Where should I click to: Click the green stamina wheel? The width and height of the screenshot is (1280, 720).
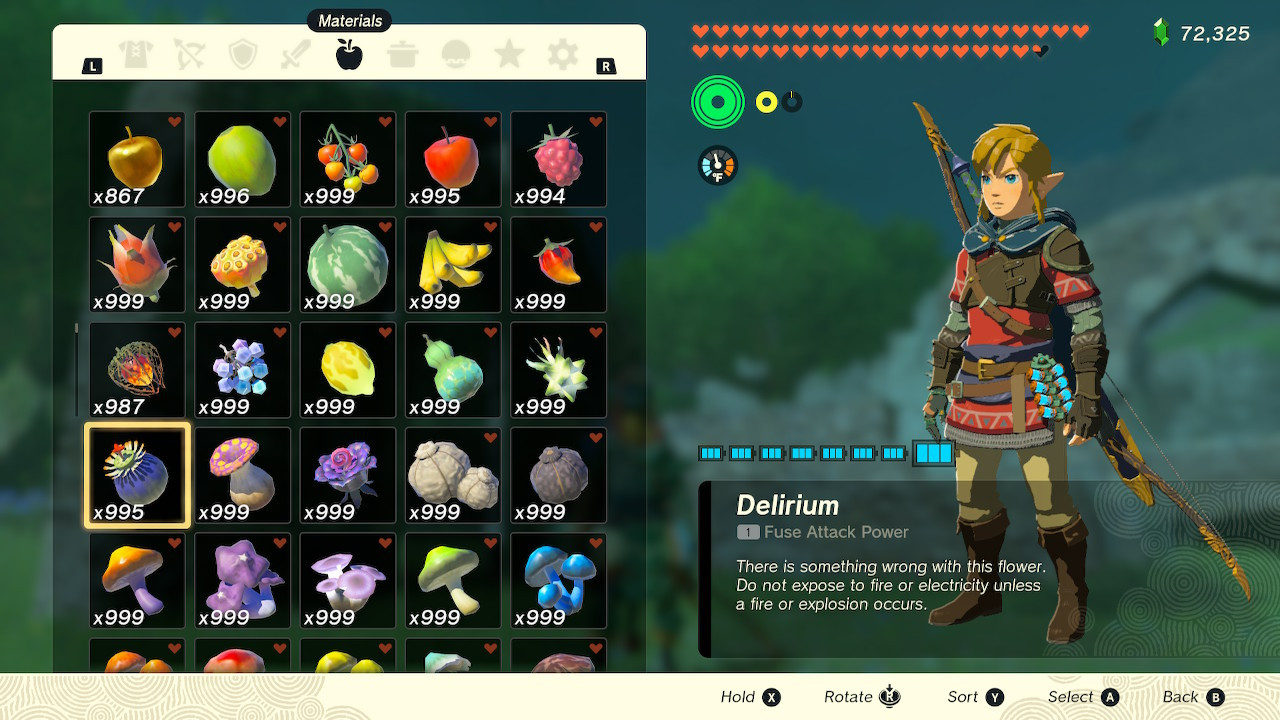coord(717,101)
